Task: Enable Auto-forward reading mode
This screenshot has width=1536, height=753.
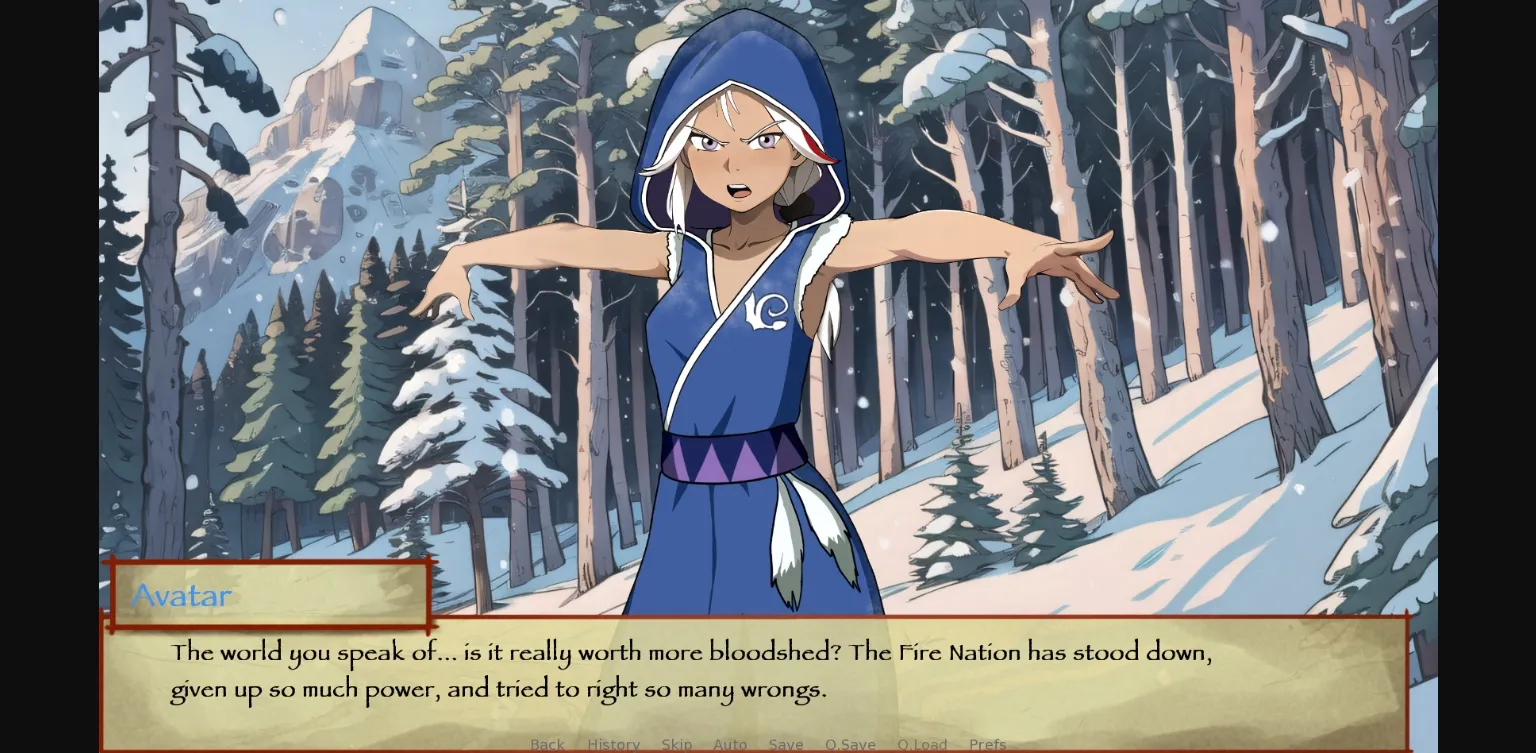Action: click(x=731, y=744)
